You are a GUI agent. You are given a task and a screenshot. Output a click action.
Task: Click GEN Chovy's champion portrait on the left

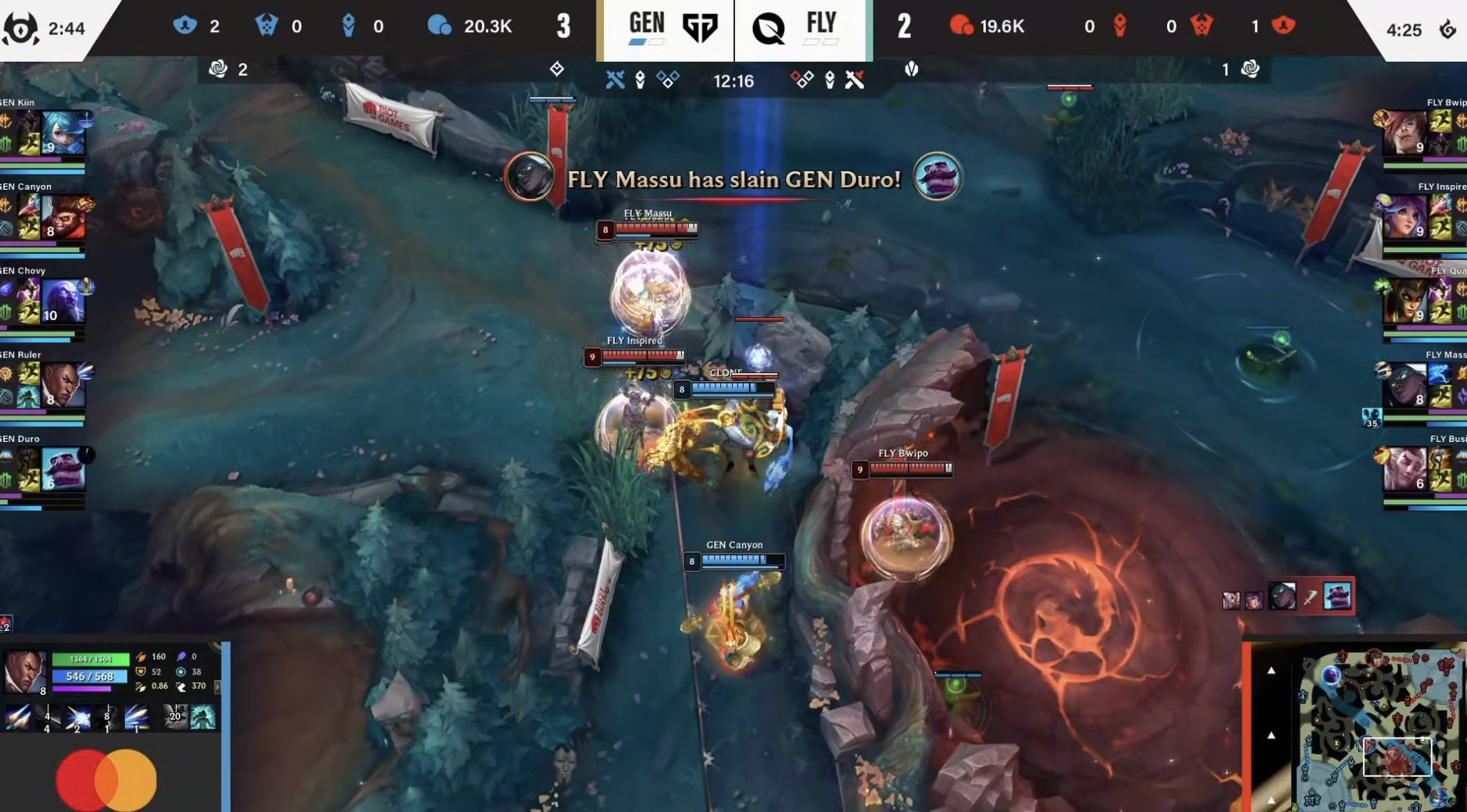[x=64, y=301]
